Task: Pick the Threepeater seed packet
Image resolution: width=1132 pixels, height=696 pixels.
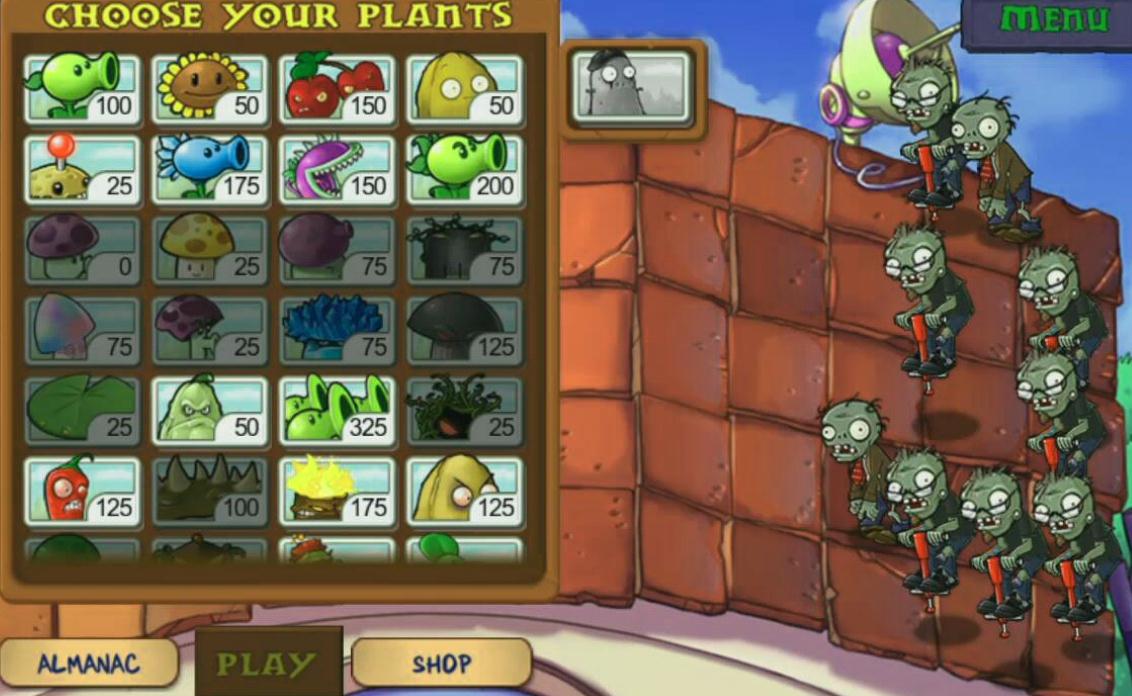Action: (x=337, y=410)
